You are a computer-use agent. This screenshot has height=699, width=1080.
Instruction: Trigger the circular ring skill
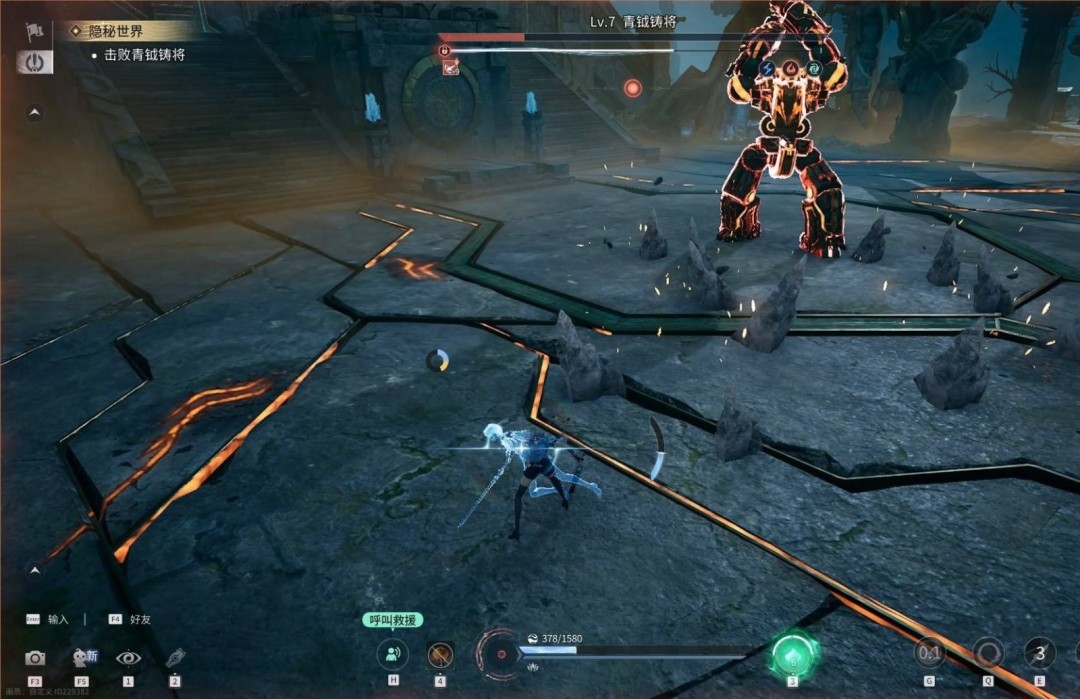988,654
